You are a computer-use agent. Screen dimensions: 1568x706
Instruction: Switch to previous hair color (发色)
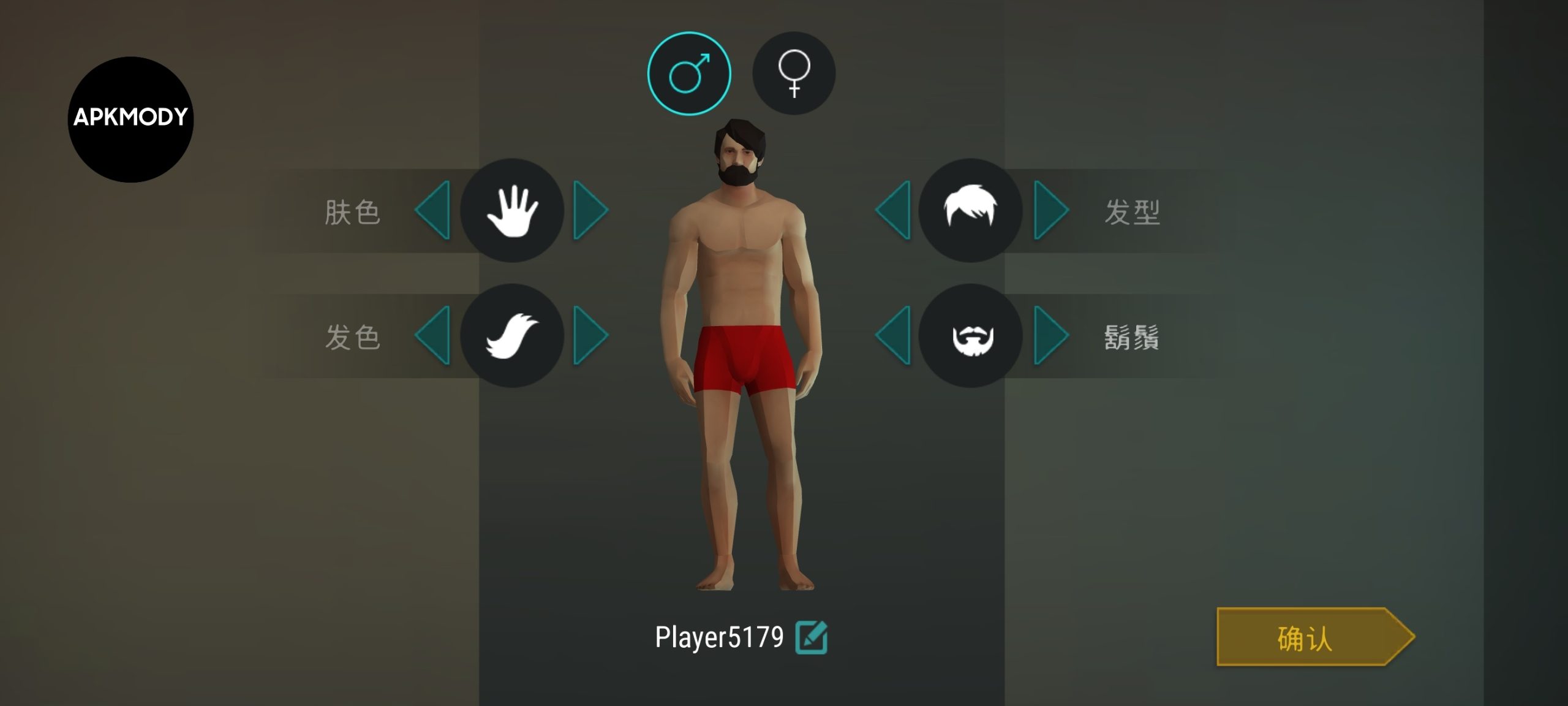point(434,335)
